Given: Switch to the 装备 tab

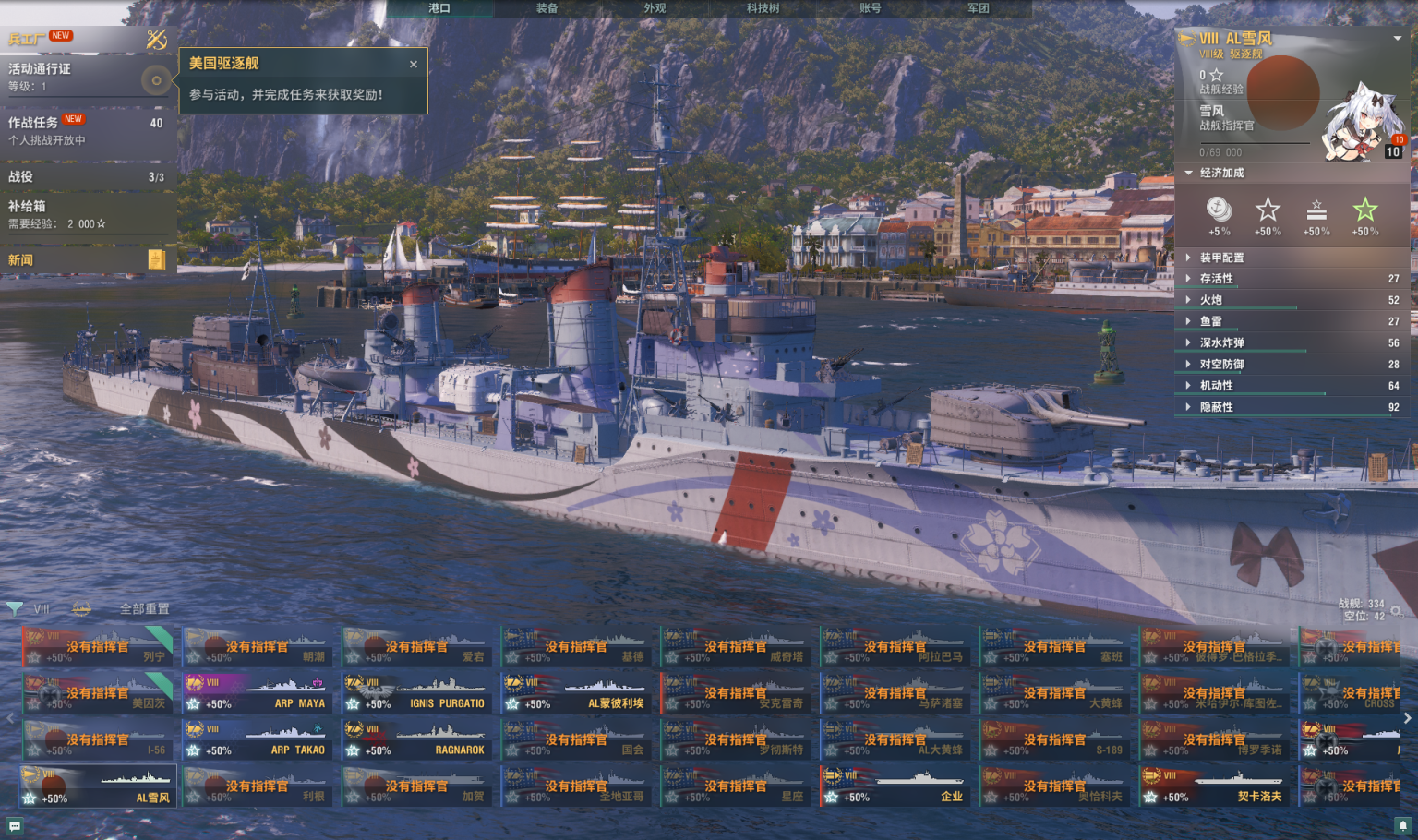Looking at the screenshot, I should [547, 8].
